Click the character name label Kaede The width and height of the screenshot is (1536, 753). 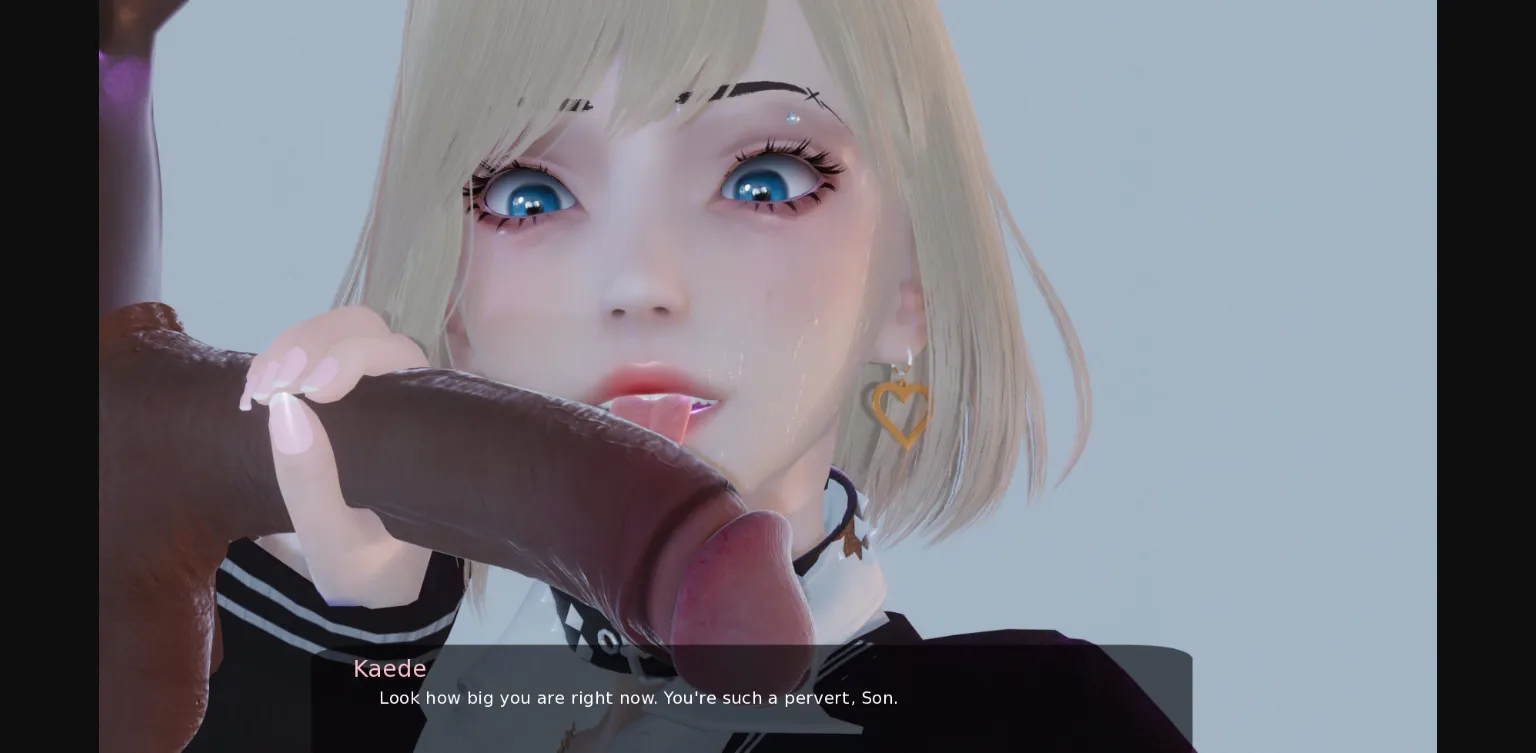coord(390,668)
